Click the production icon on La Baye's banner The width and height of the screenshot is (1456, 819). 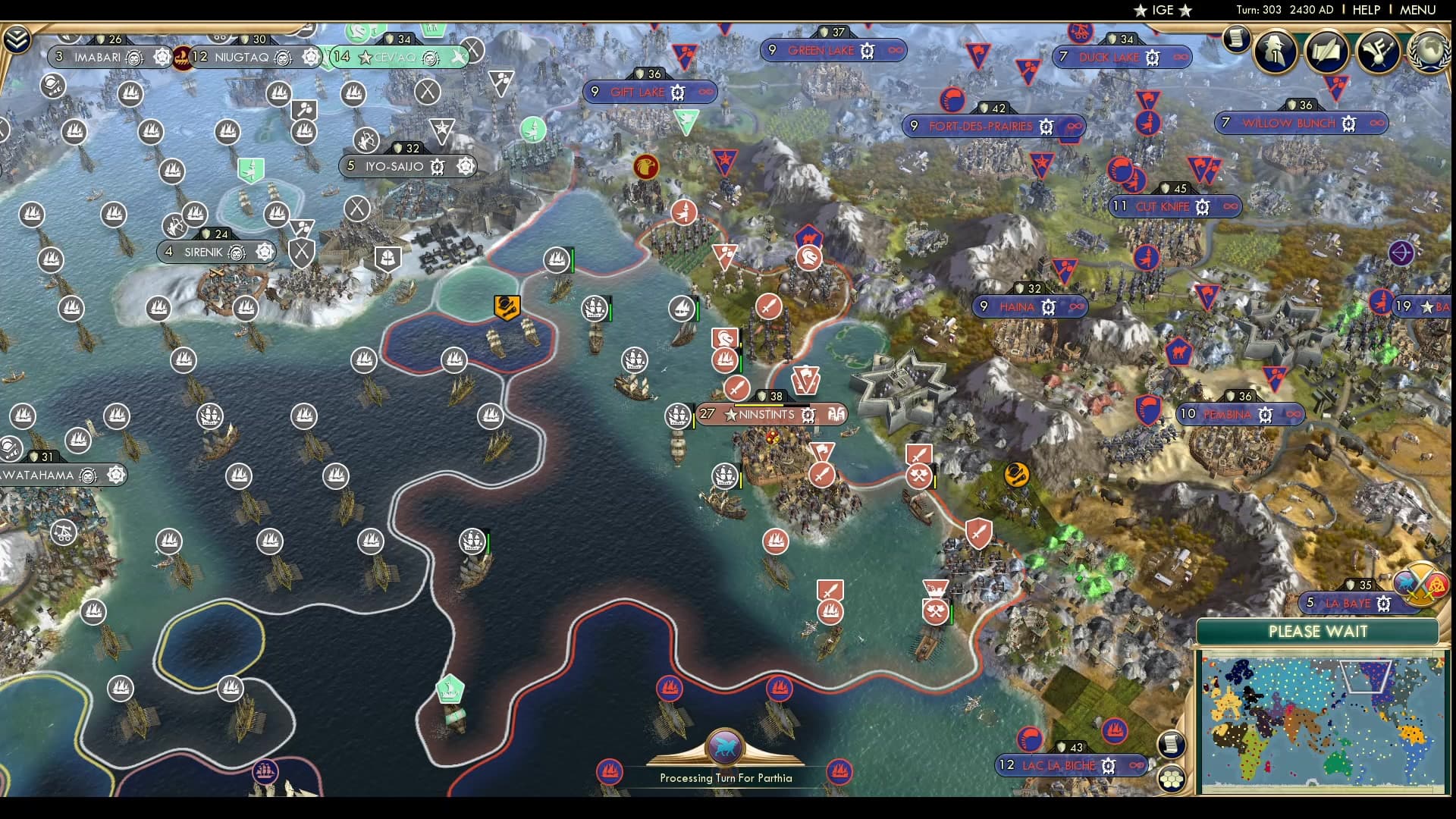pyautogui.click(x=1385, y=604)
